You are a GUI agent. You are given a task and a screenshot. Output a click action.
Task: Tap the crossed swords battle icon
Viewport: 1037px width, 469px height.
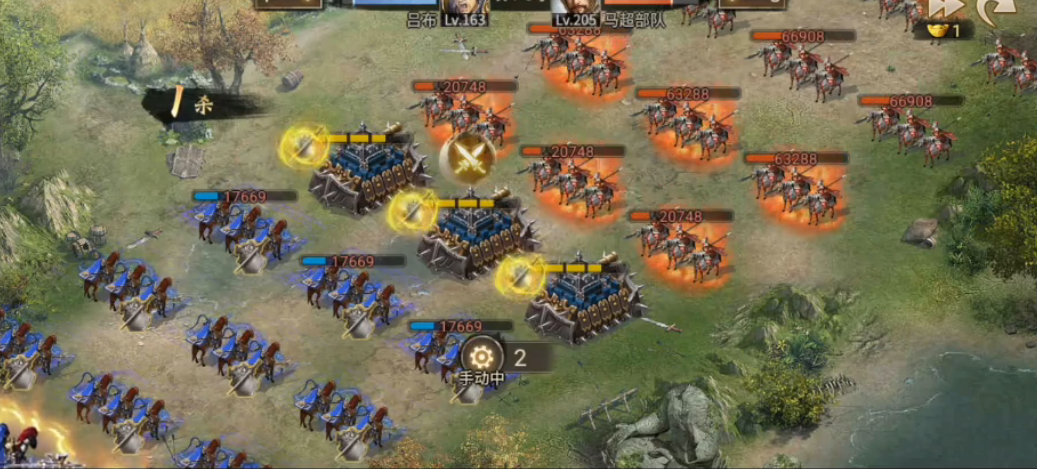pos(468,157)
